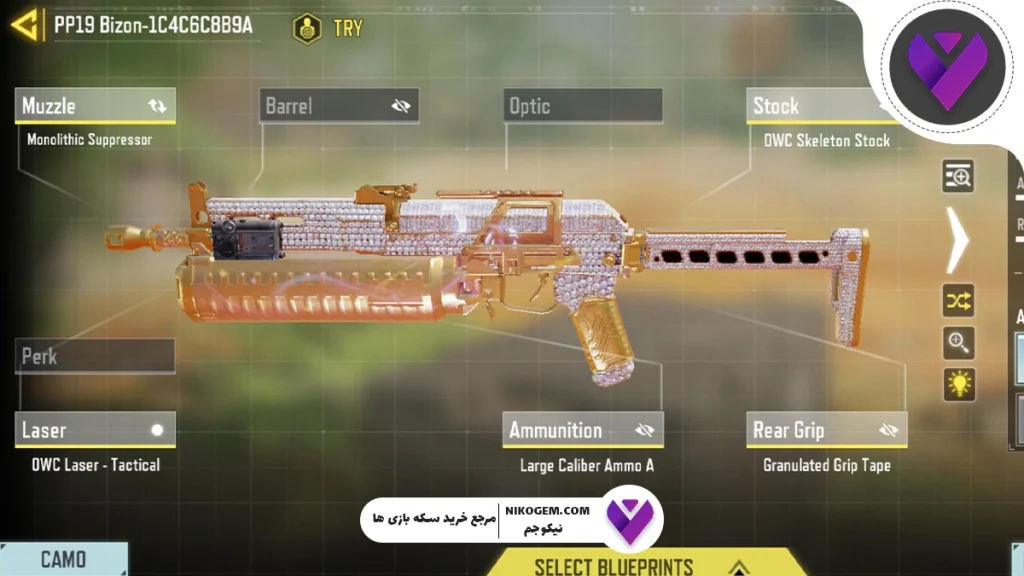The width and height of the screenshot is (1024, 576).
Task: Go back using the yellow arrow button
Action: coord(27,24)
